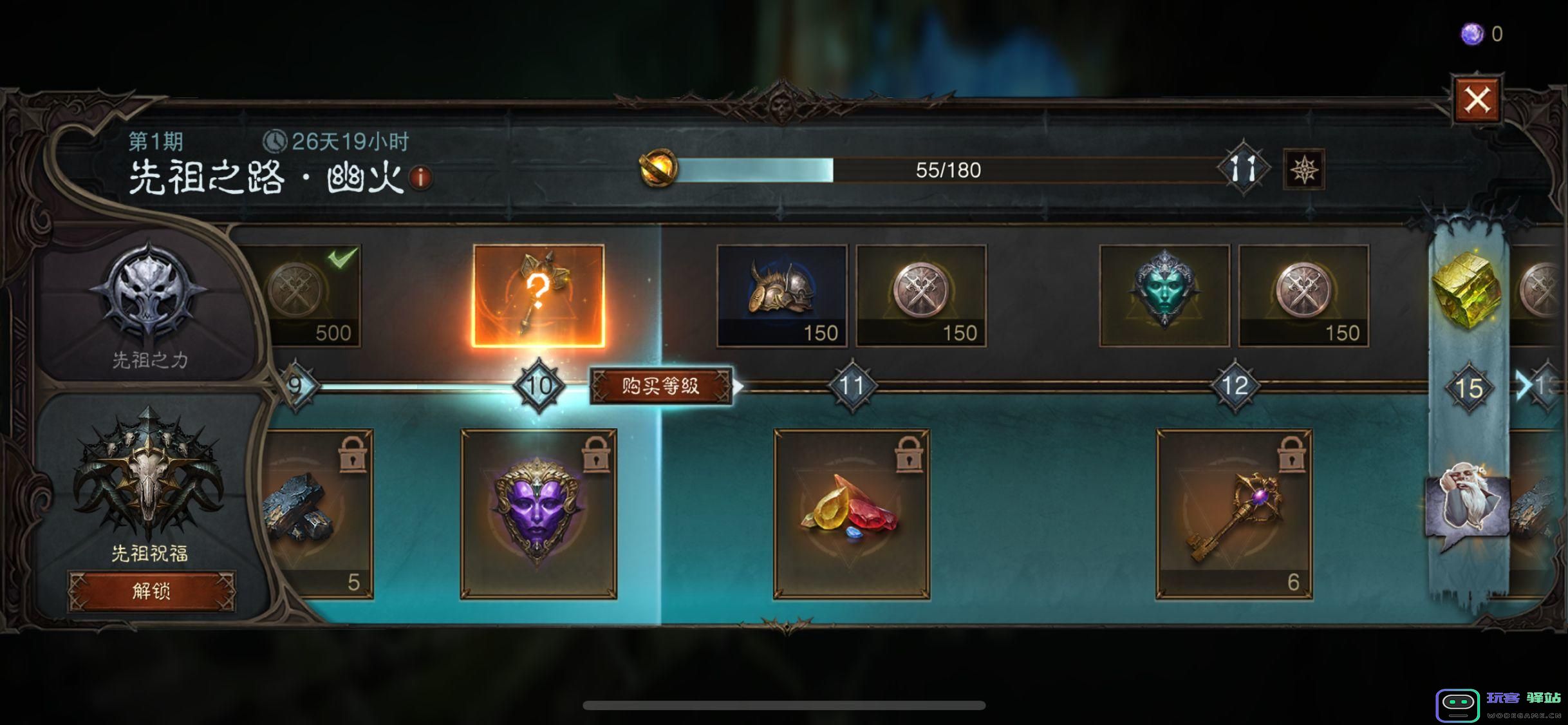Viewport: 1568px width, 725px height.
Task: Close the battle pass window
Action: pyautogui.click(x=1477, y=100)
